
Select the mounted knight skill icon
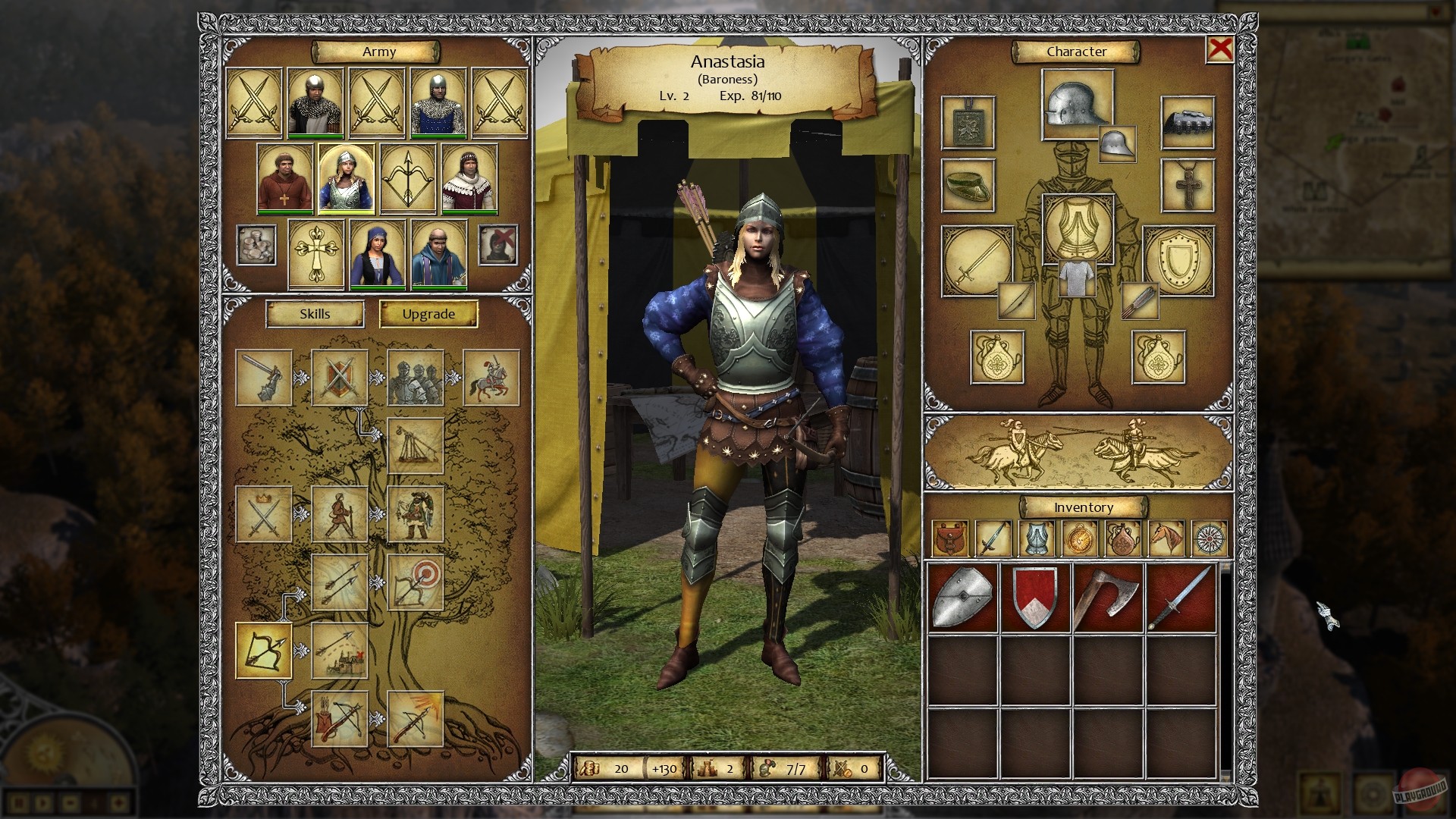pos(491,377)
